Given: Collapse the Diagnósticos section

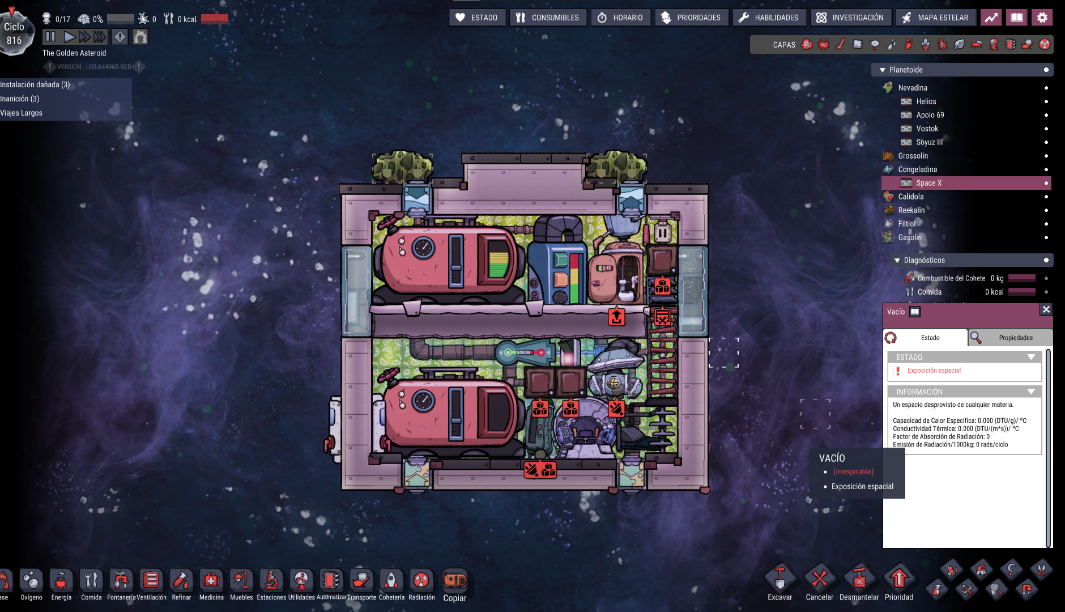Looking at the screenshot, I should click(897, 260).
